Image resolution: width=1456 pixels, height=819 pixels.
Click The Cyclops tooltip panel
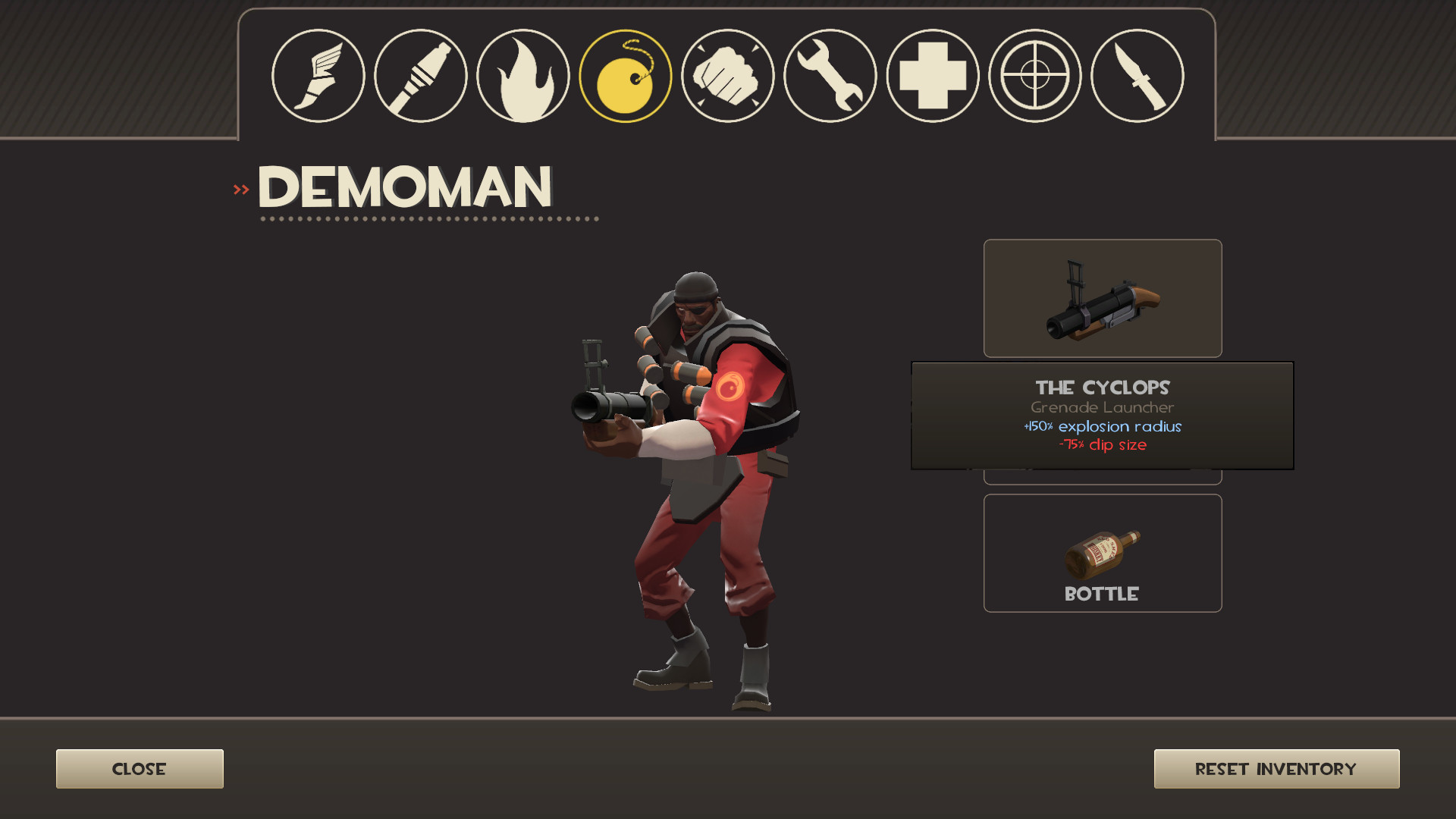coord(1102,416)
